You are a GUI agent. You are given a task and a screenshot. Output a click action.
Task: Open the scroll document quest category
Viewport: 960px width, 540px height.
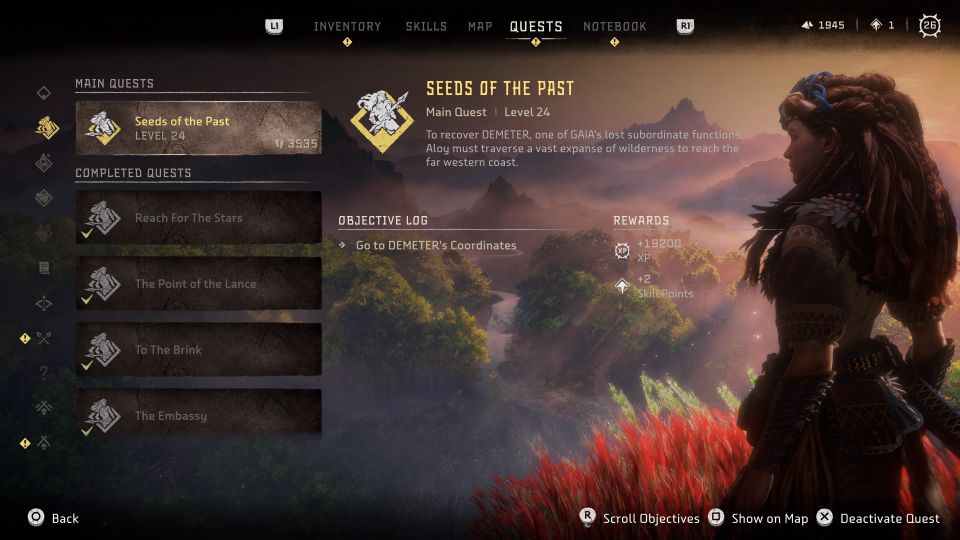click(44, 268)
